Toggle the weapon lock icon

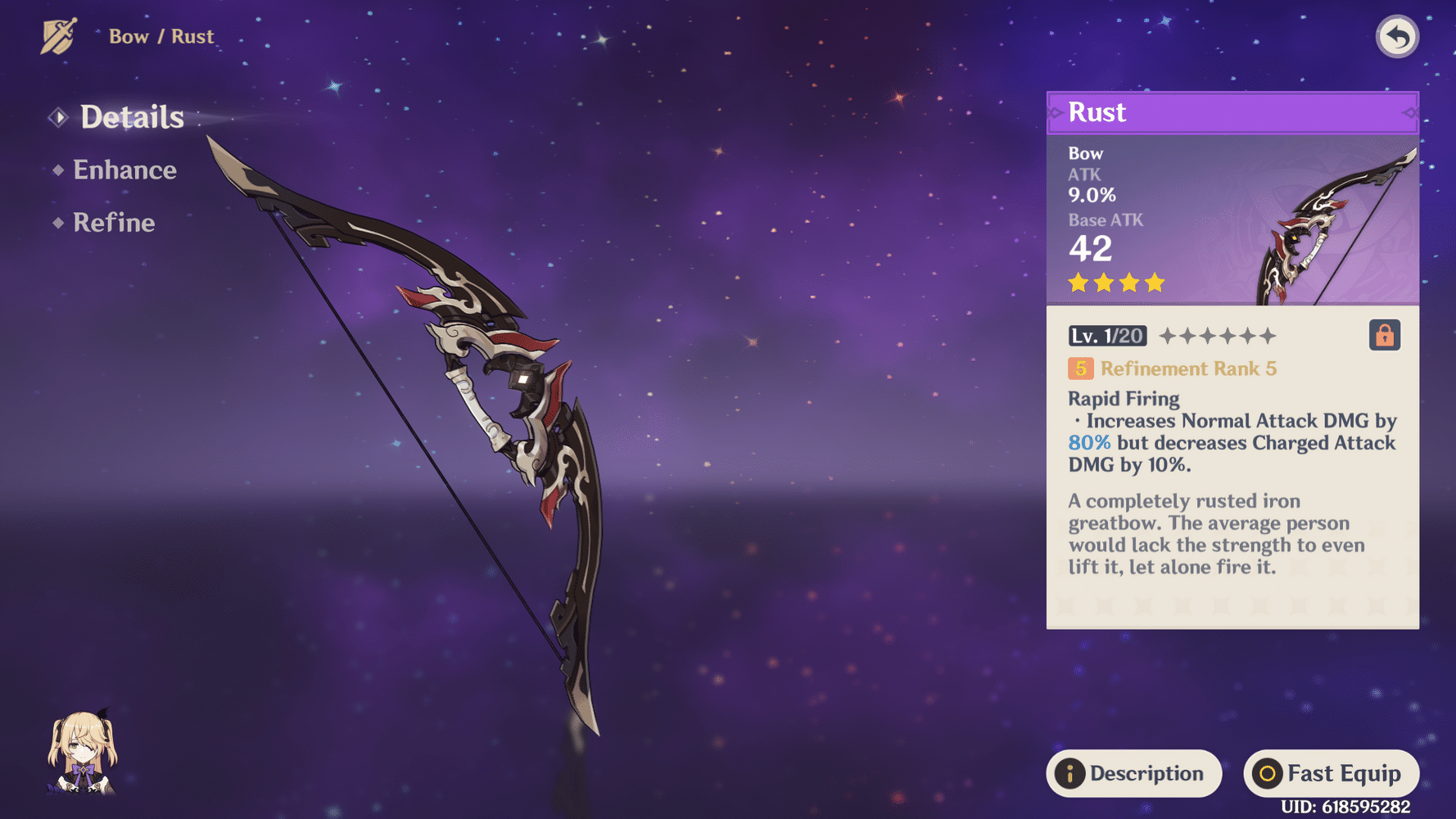point(1384,336)
